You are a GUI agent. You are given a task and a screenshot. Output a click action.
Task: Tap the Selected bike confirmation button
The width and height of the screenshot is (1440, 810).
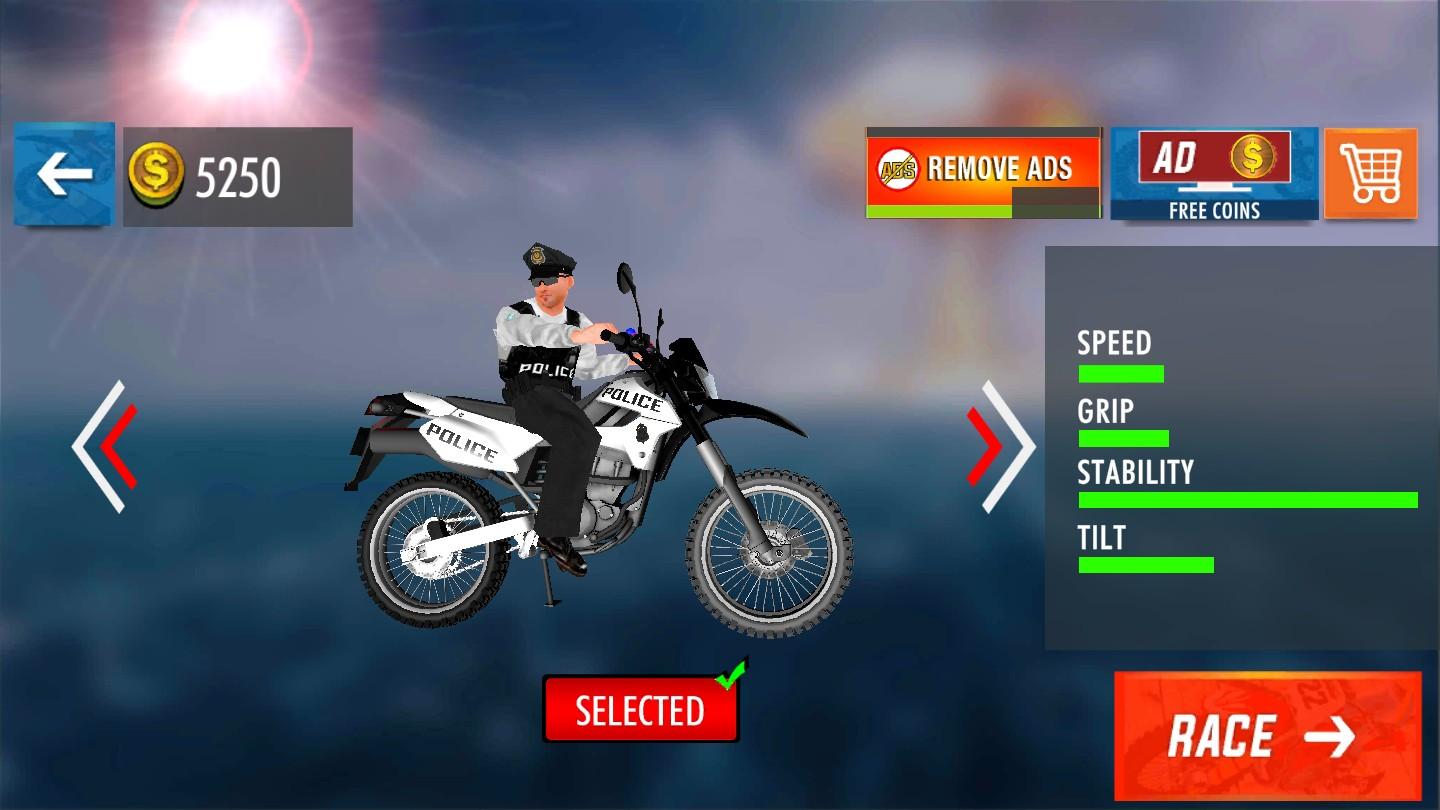pos(641,712)
